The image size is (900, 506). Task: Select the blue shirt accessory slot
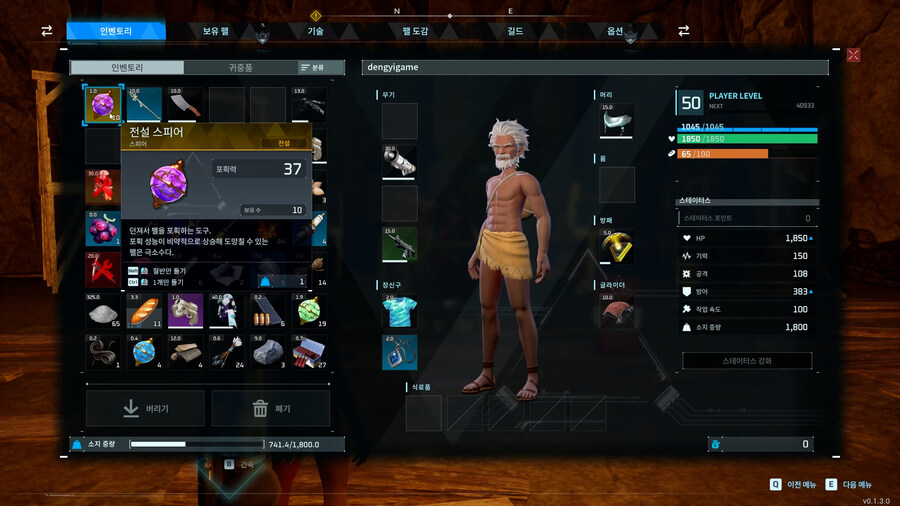pos(399,311)
